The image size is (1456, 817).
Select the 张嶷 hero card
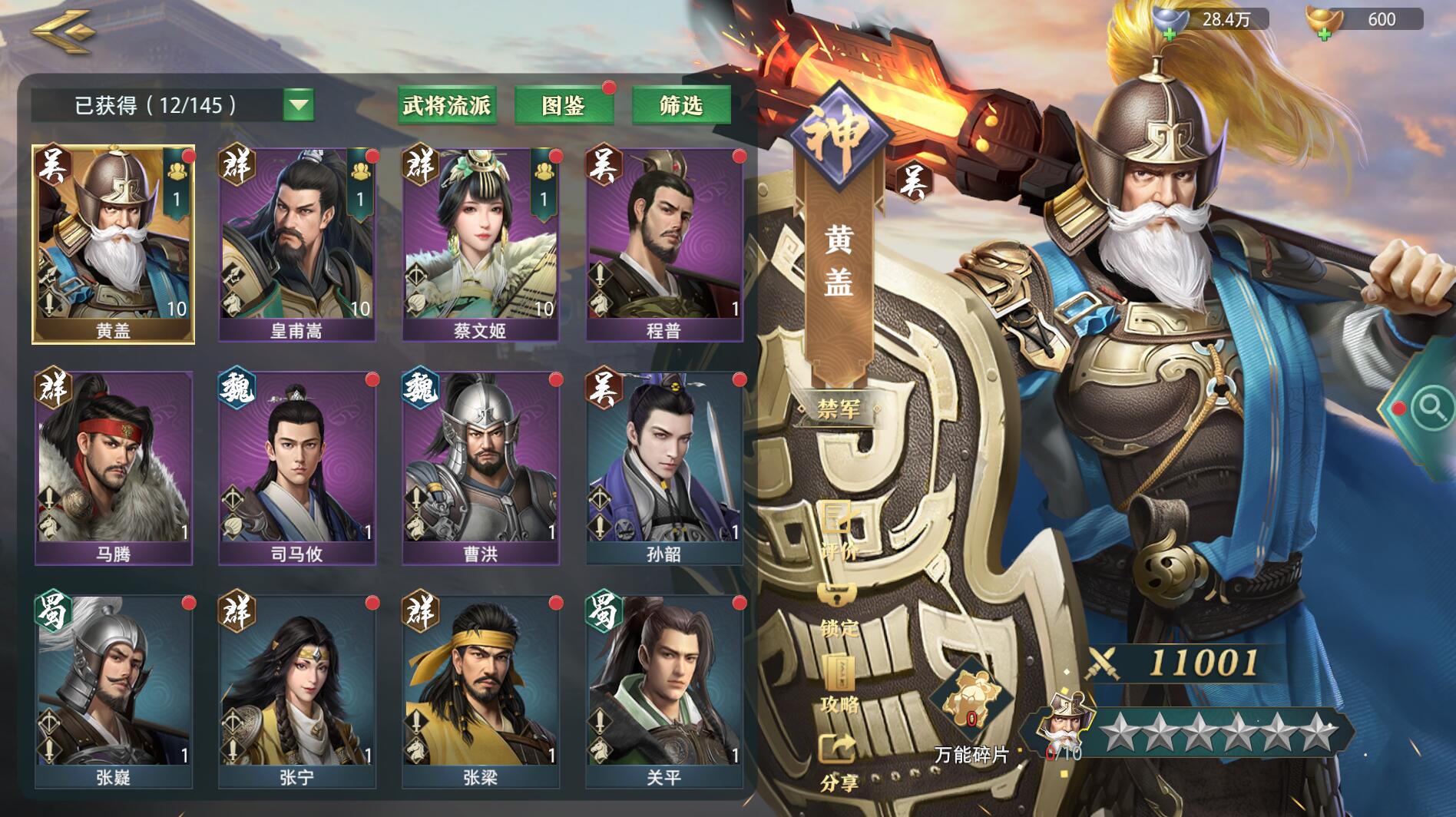[114, 691]
